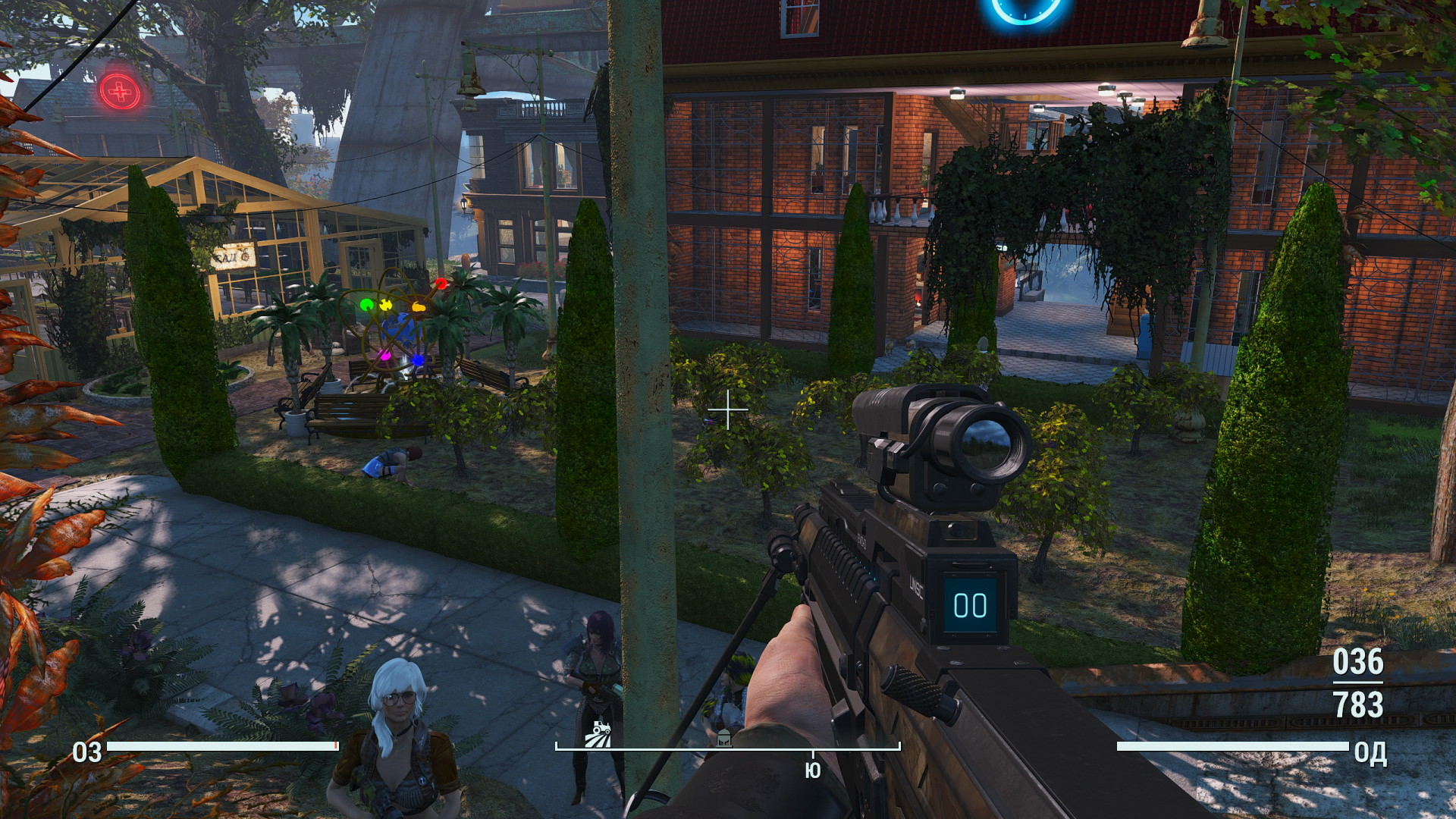
Task: Click the south heading letter on the compass
Action: pyautogui.click(x=812, y=770)
